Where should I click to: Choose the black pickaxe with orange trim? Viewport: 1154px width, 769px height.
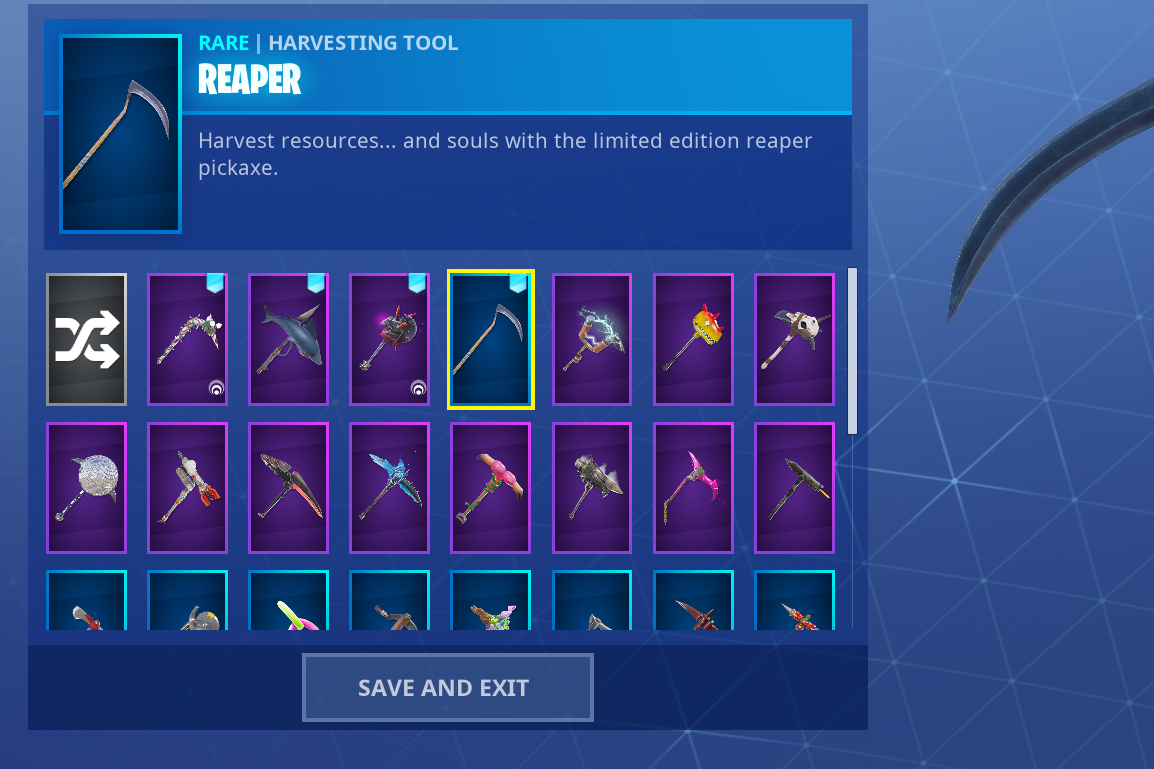pos(288,488)
